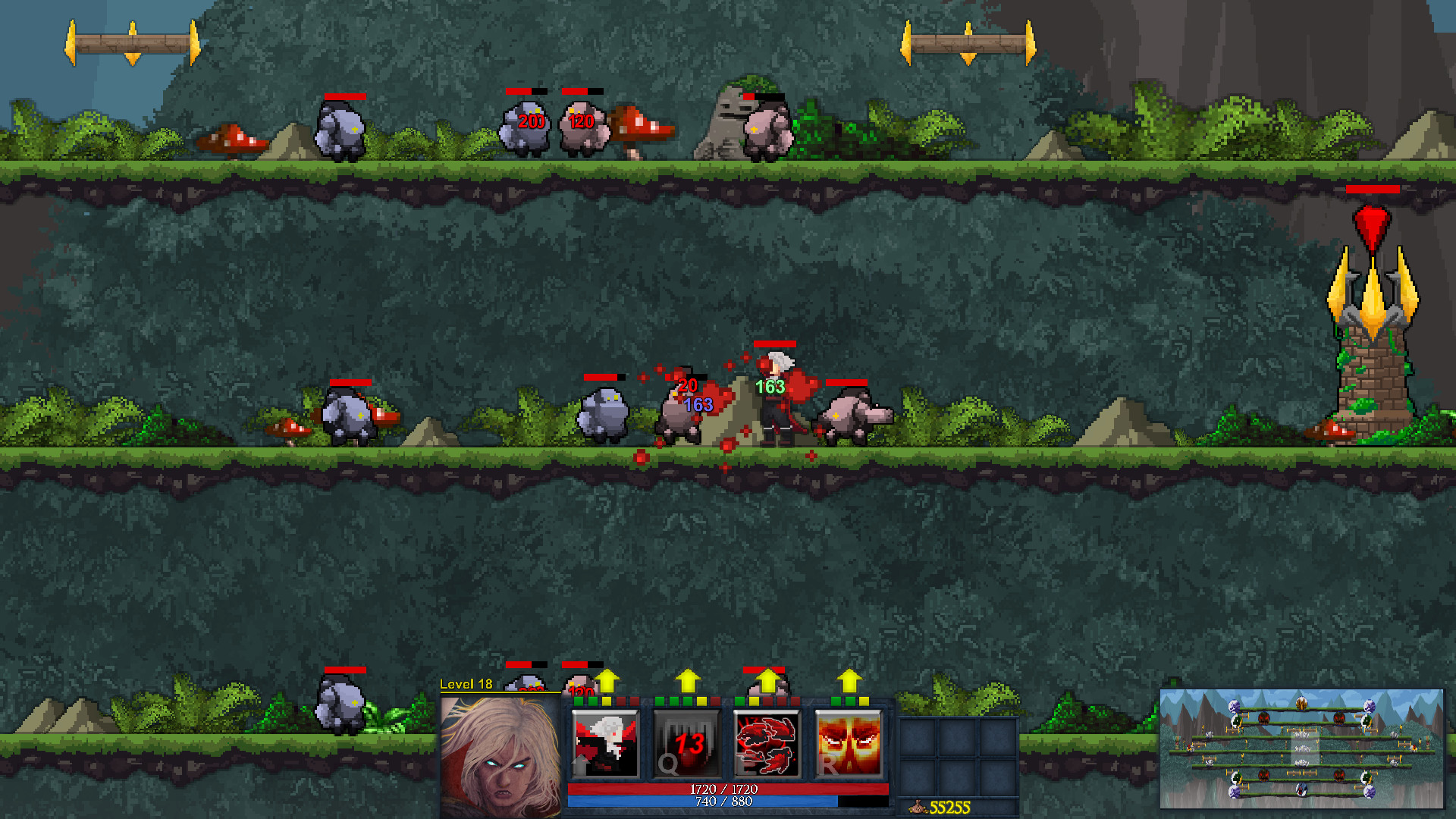Cast the E crimson bats ability
Viewport: 1456px width, 819px height.
point(768,743)
